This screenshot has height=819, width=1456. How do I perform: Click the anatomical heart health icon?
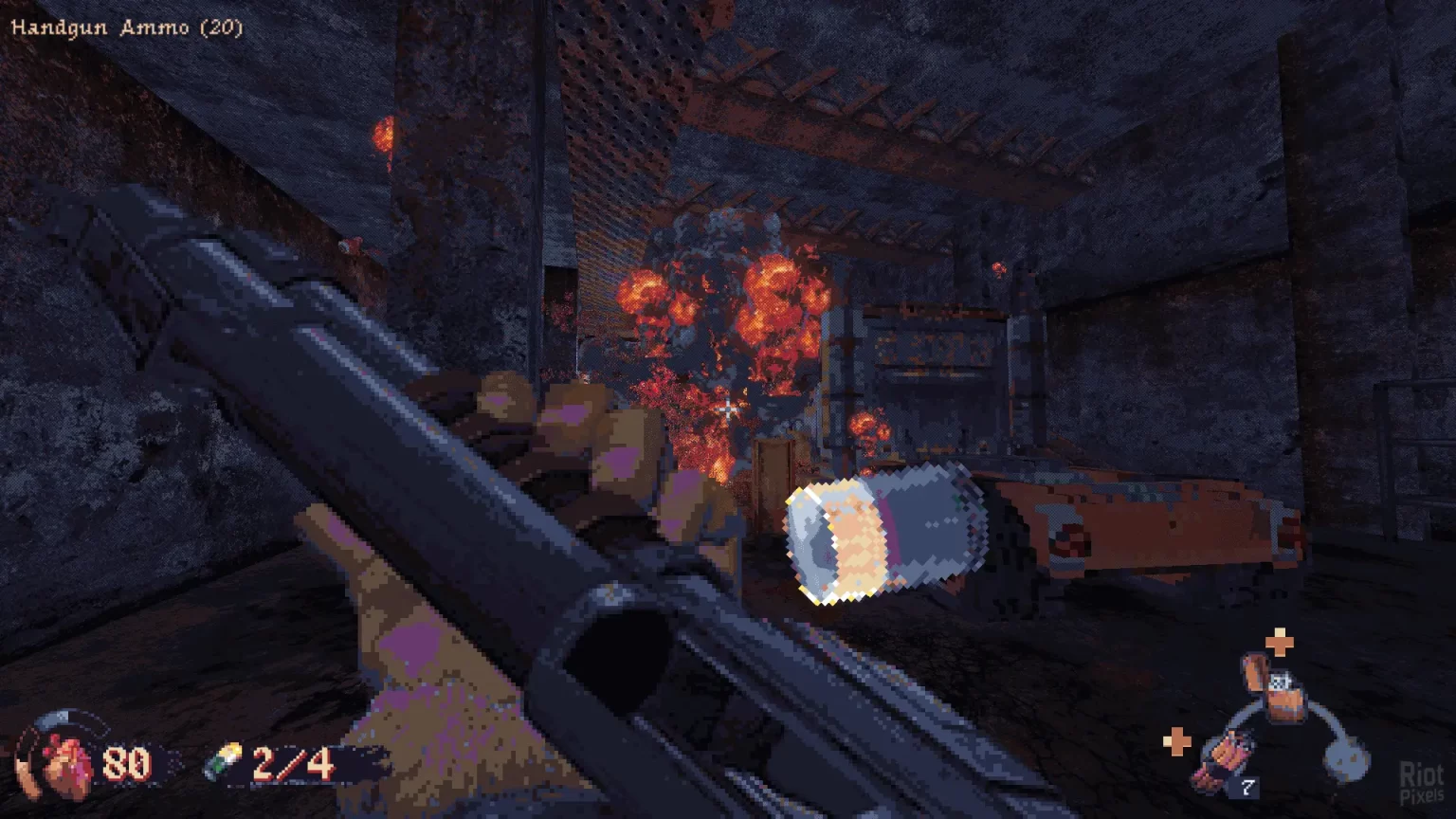pyautogui.click(x=64, y=761)
